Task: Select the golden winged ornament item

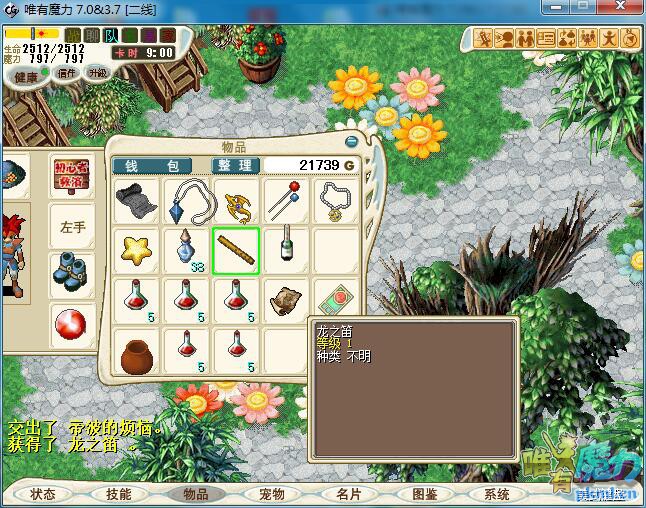Action: pos(236,200)
